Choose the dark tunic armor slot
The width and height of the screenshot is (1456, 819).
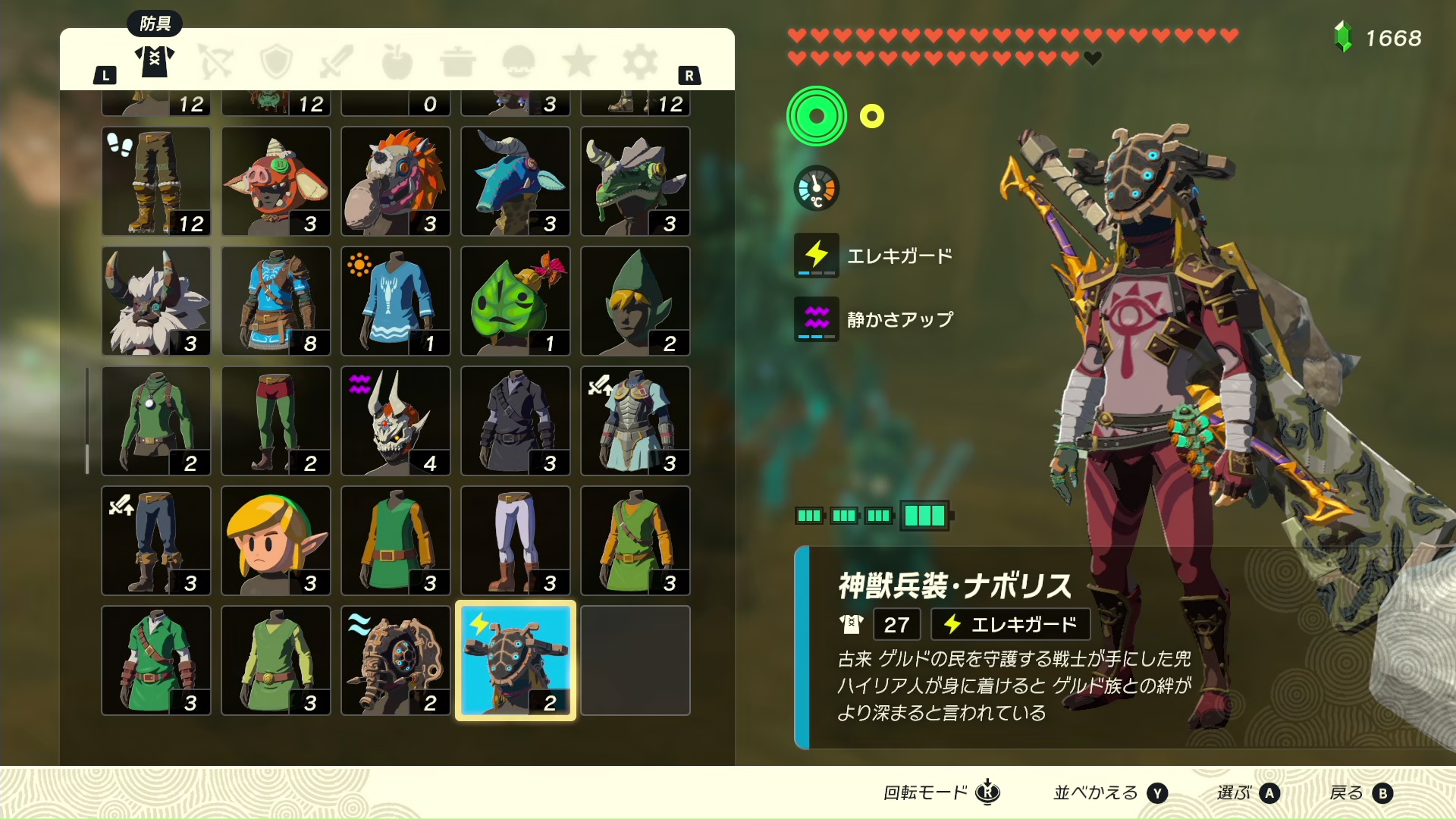(515, 421)
